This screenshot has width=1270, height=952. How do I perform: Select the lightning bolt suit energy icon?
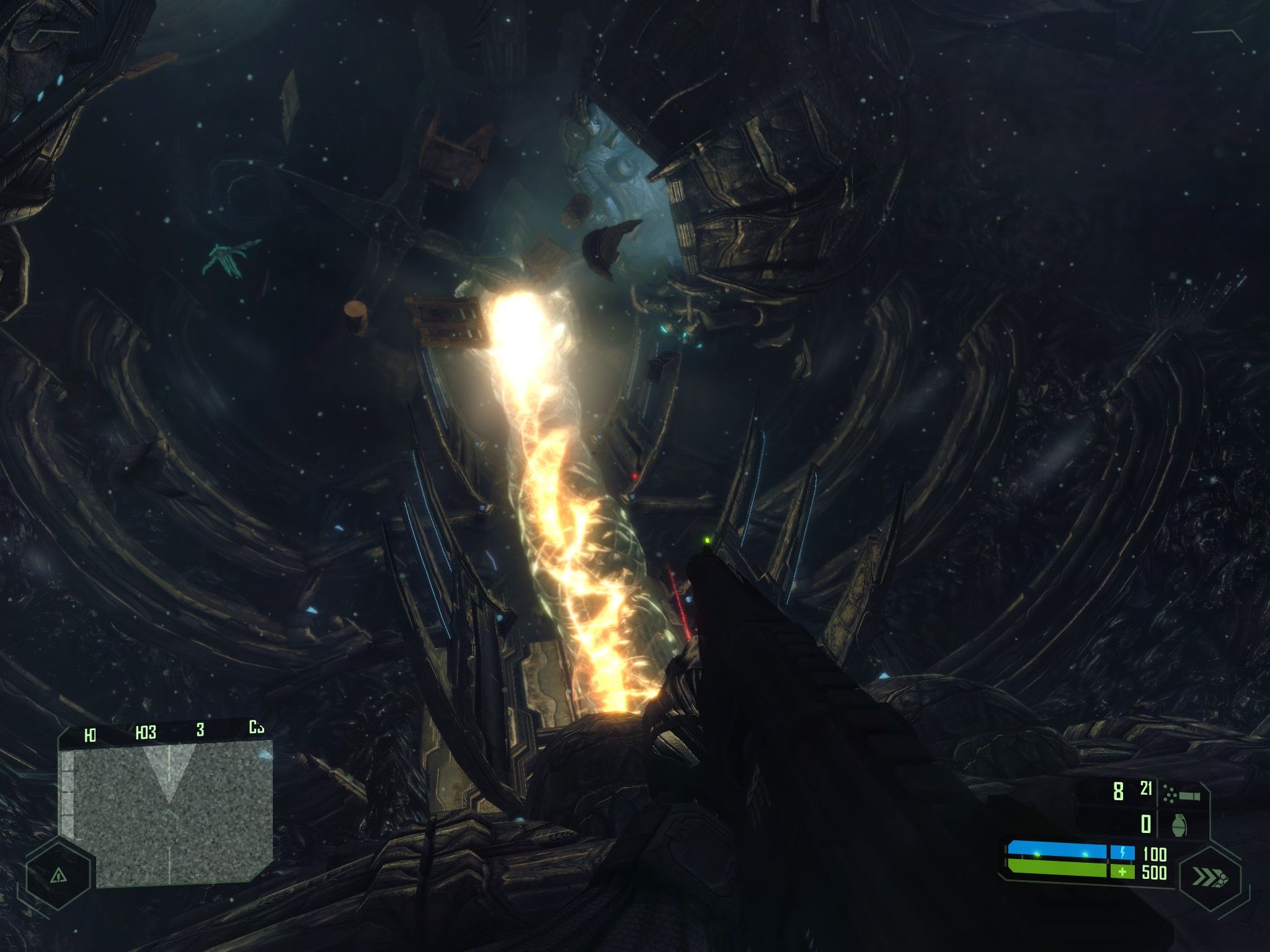[x=1122, y=852]
